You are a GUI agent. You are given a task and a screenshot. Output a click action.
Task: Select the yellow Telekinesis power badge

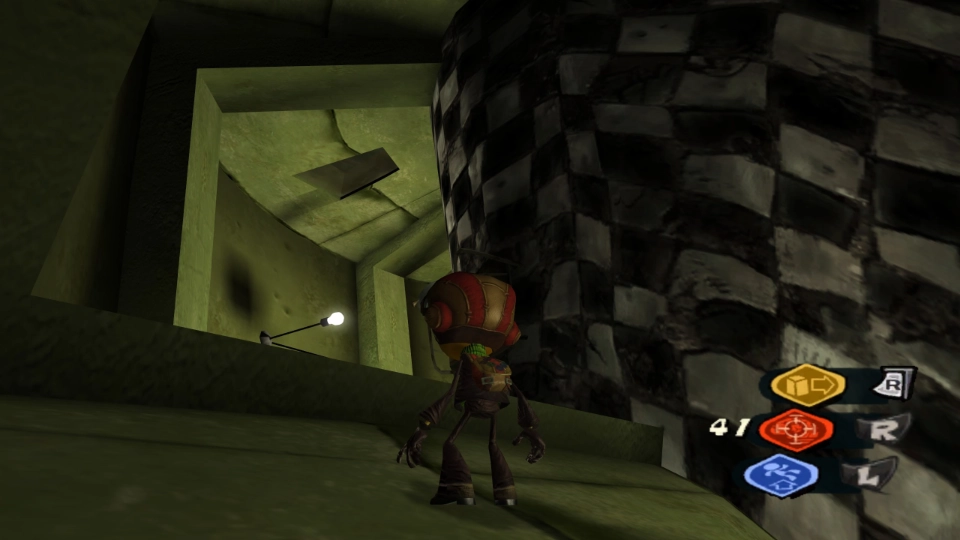808,385
